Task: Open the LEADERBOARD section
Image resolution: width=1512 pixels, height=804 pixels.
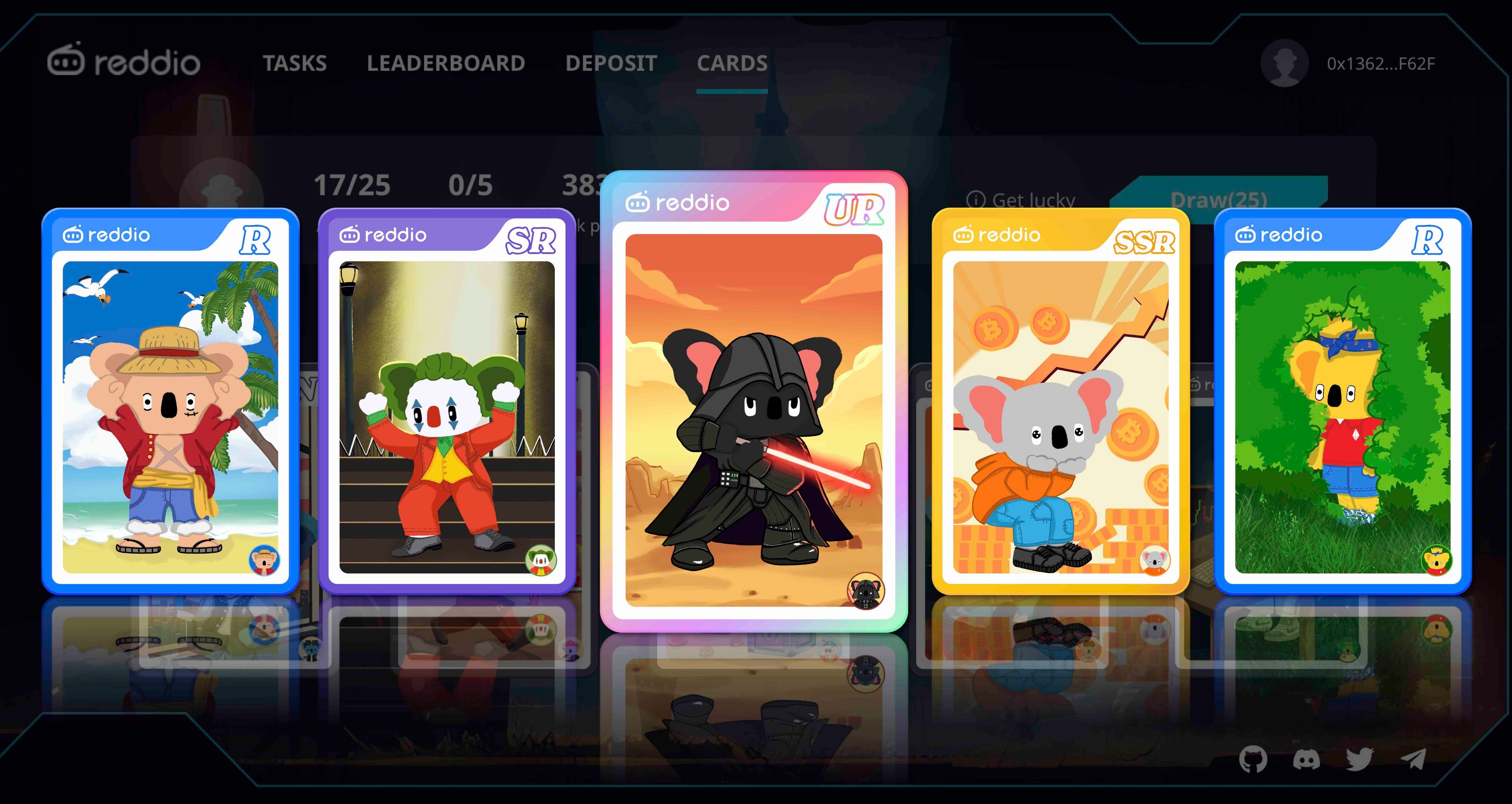Action: [446, 63]
